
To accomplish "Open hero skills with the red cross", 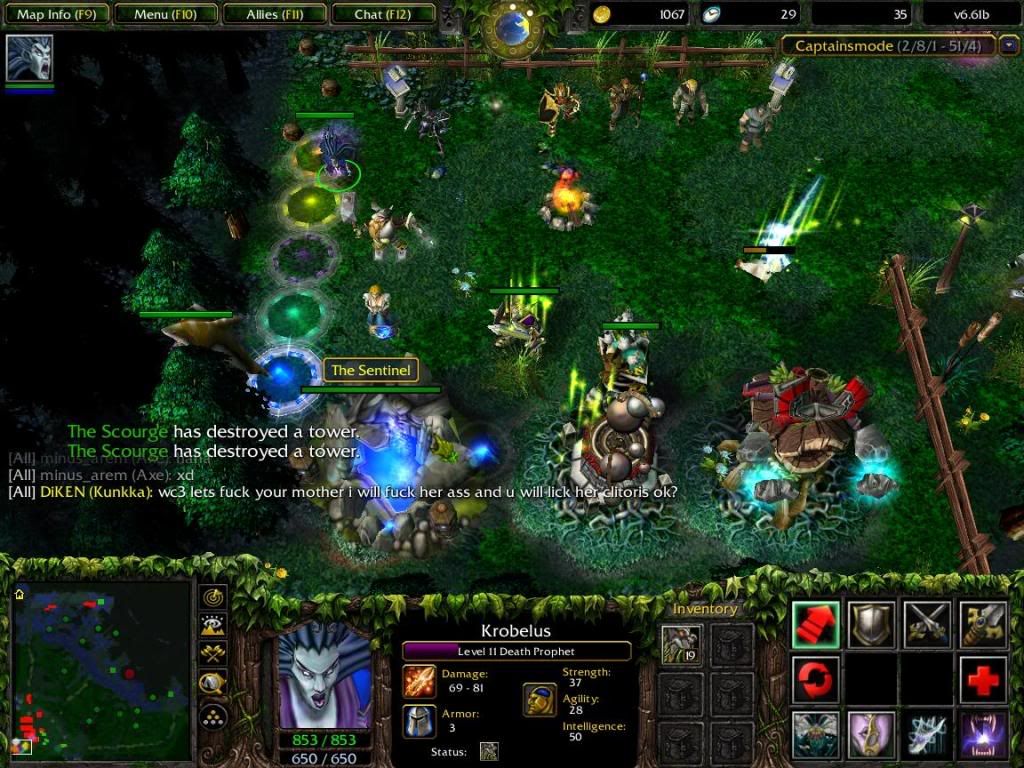I will click(984, 680).
